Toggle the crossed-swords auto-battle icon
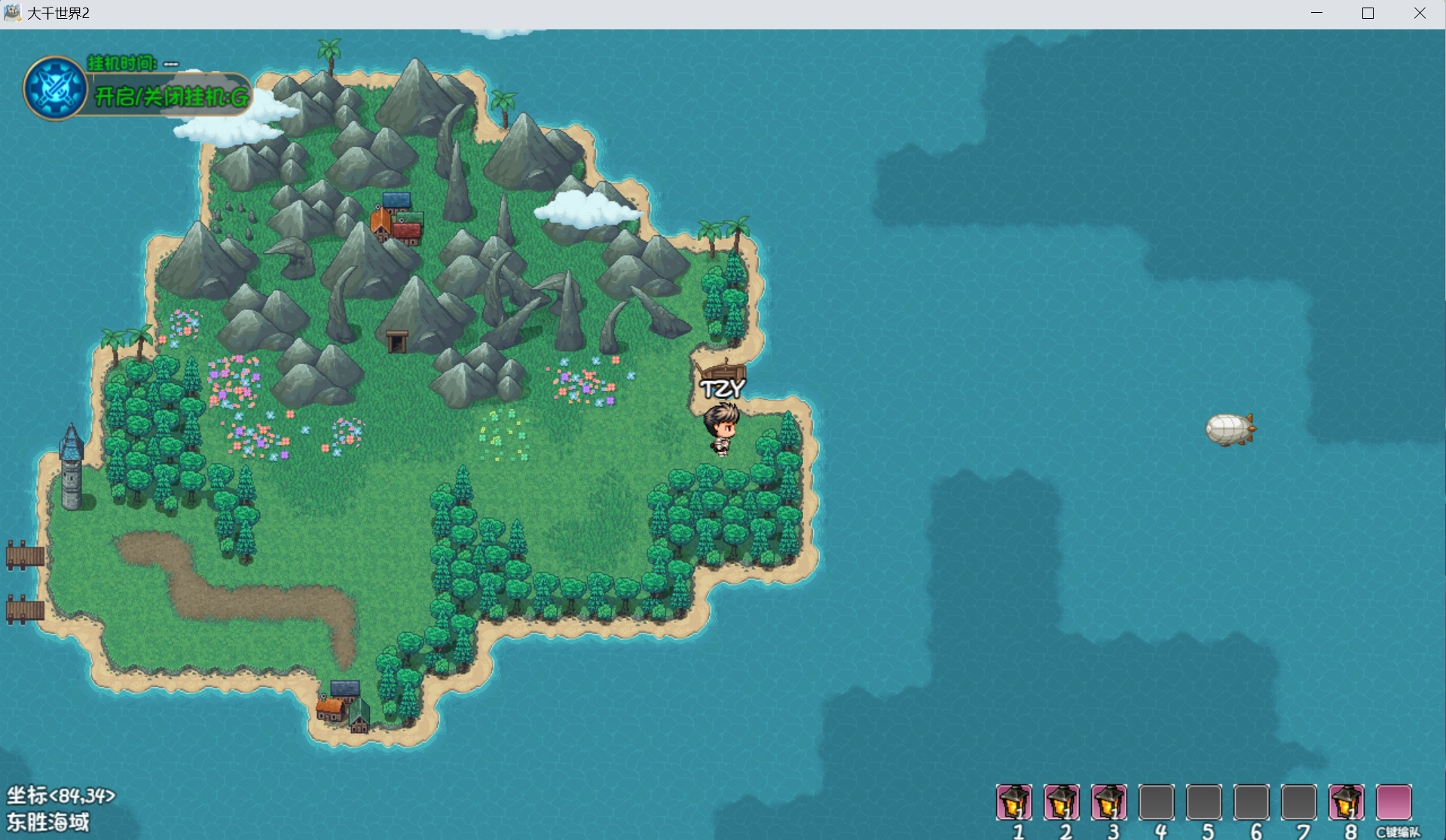 click(x=55, y=88)
